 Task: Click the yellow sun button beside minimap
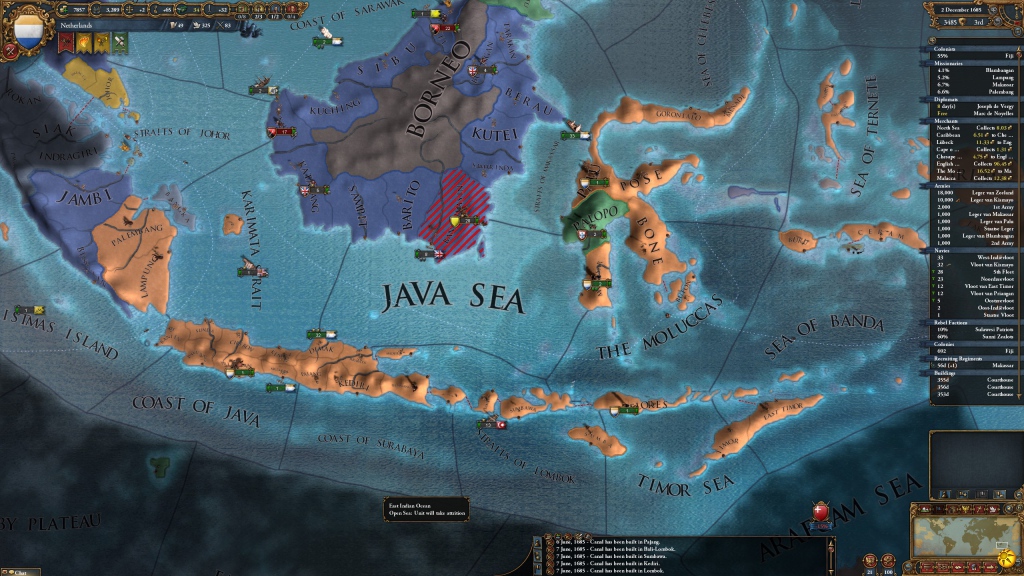(x=1004, y=554)
